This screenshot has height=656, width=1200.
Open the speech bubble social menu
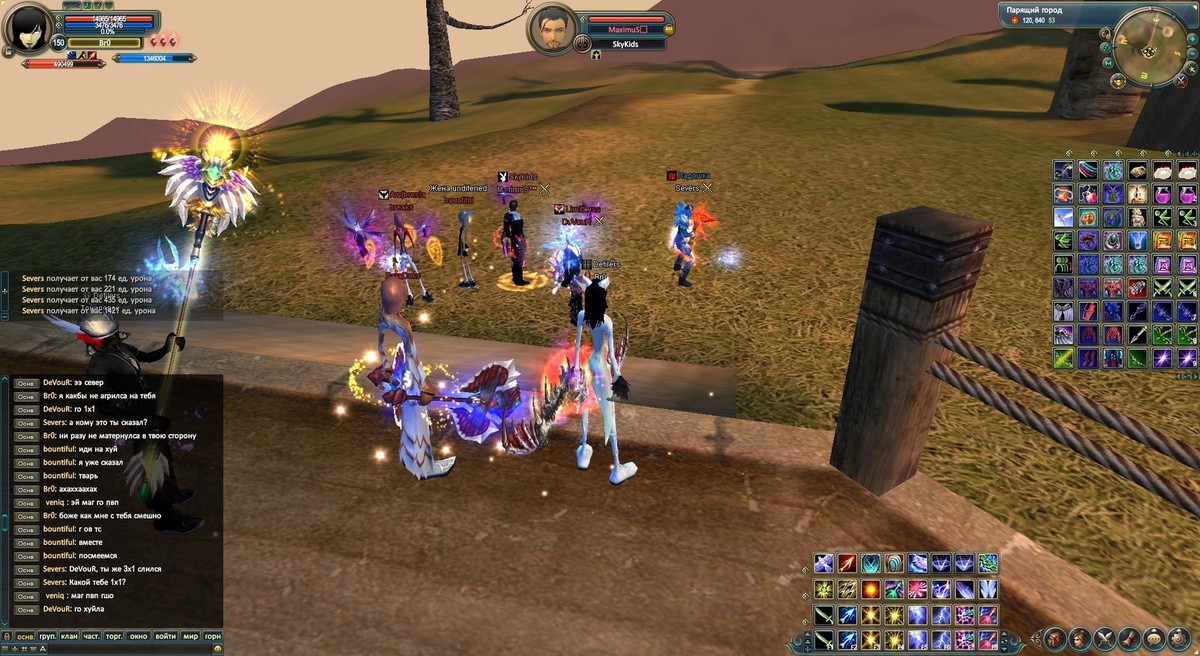point(1153,638)
